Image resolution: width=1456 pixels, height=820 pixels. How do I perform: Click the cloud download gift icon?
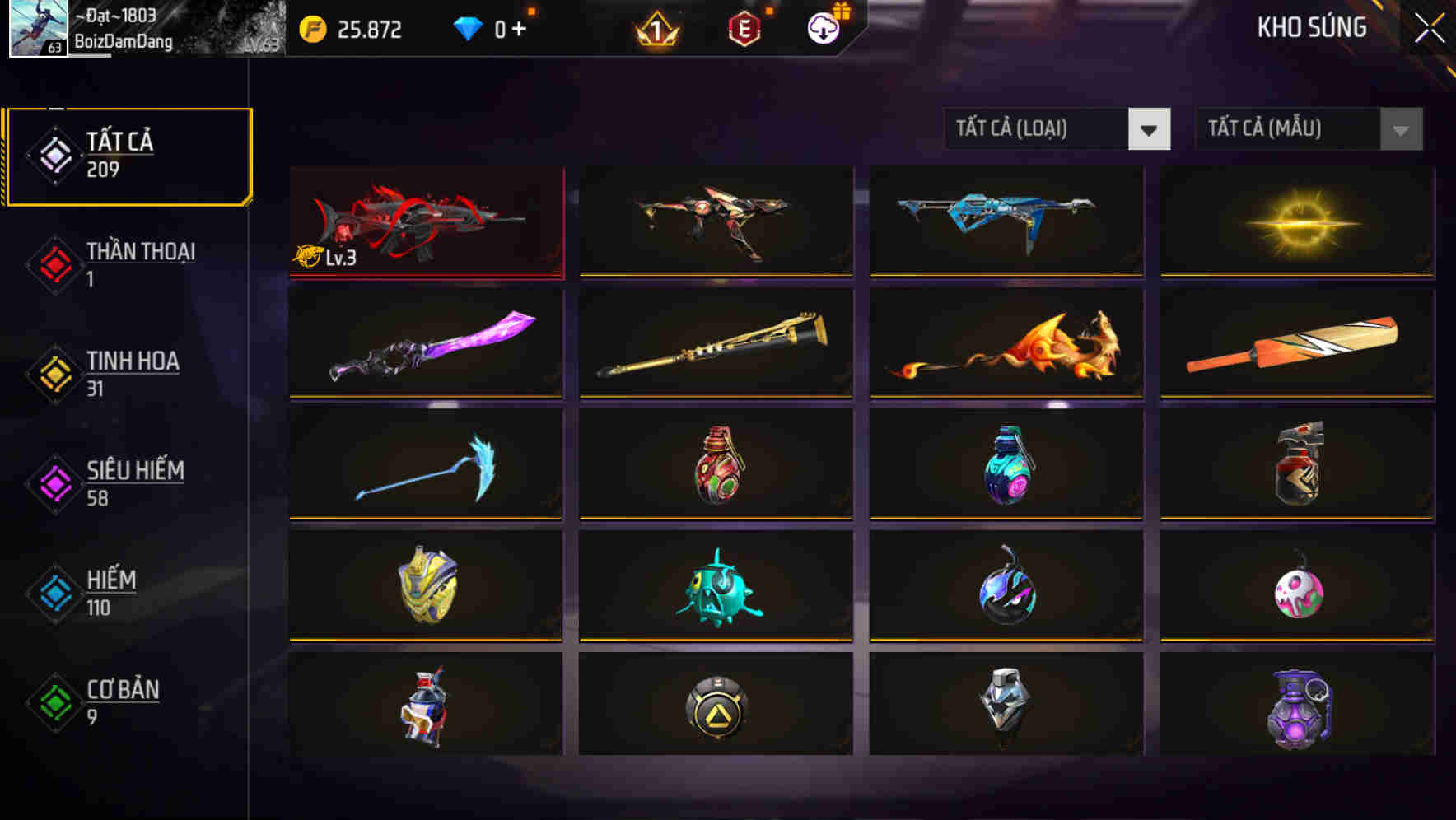[x=823, y=28]
